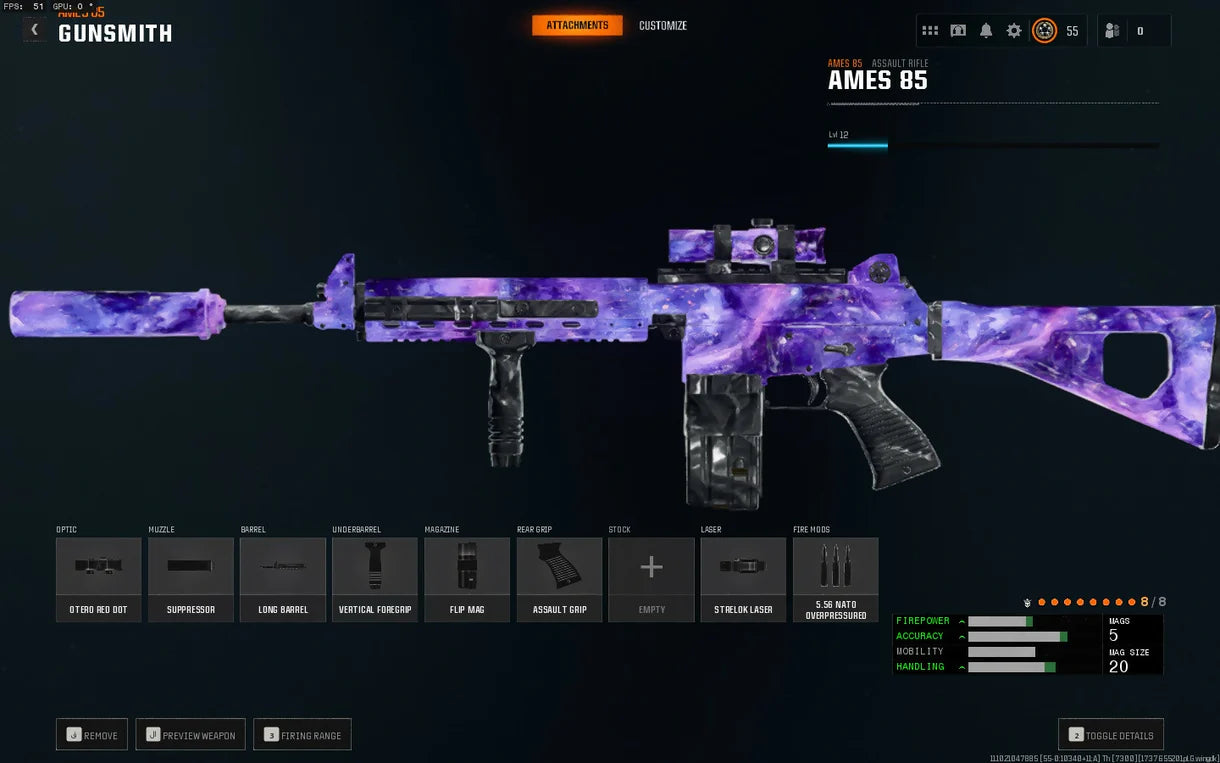Image resolution: width=1220 pixels, height=763 pixels.
Task: Select the Strelok Laser slot
Action: pos(743,579)
